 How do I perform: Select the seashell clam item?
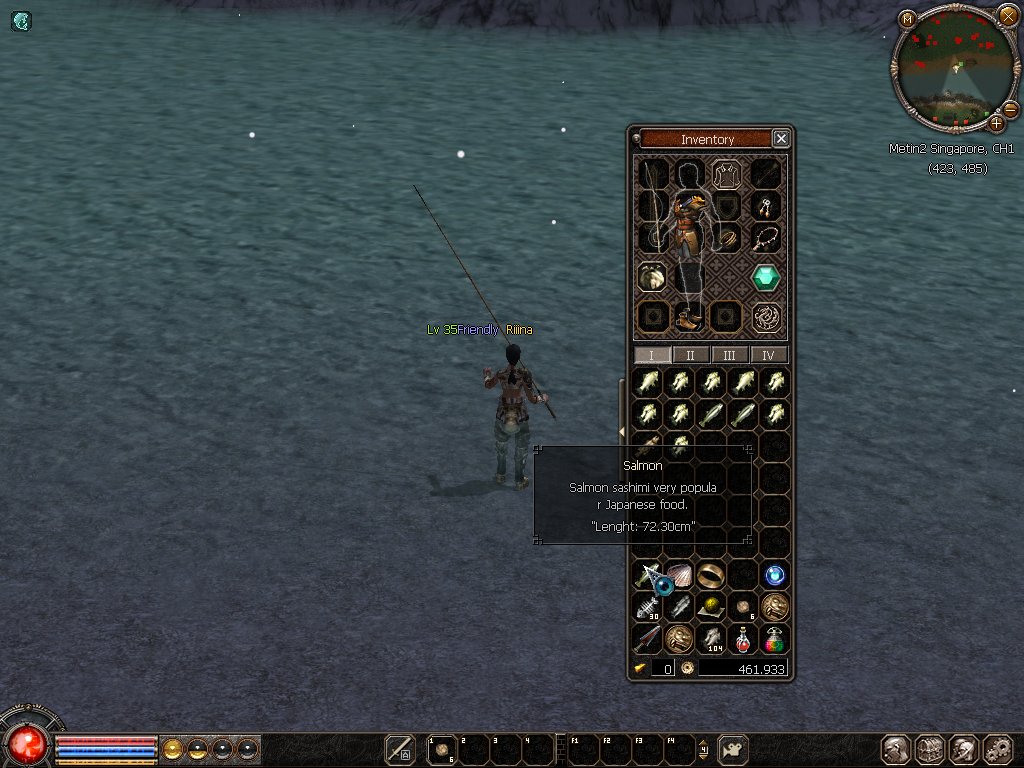tap(679, 574)
